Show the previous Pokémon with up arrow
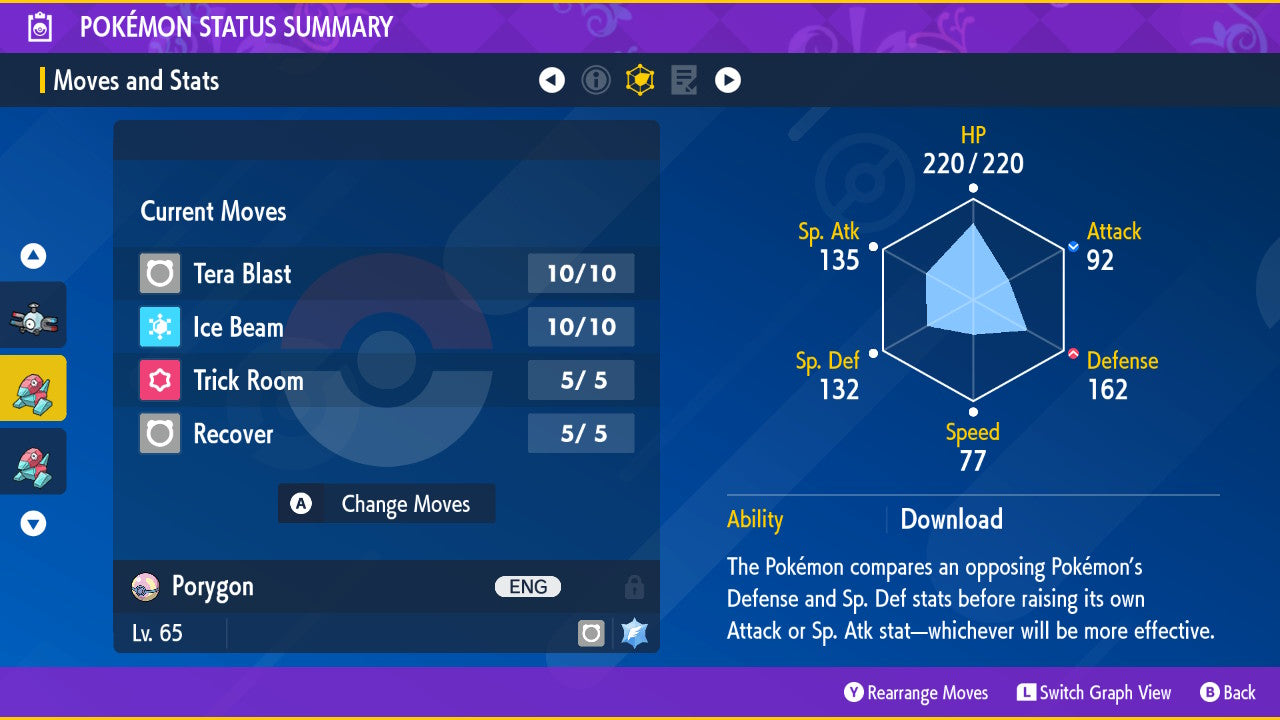Image resolution: width=1280 pixels, height=720 pixels. 33,257
